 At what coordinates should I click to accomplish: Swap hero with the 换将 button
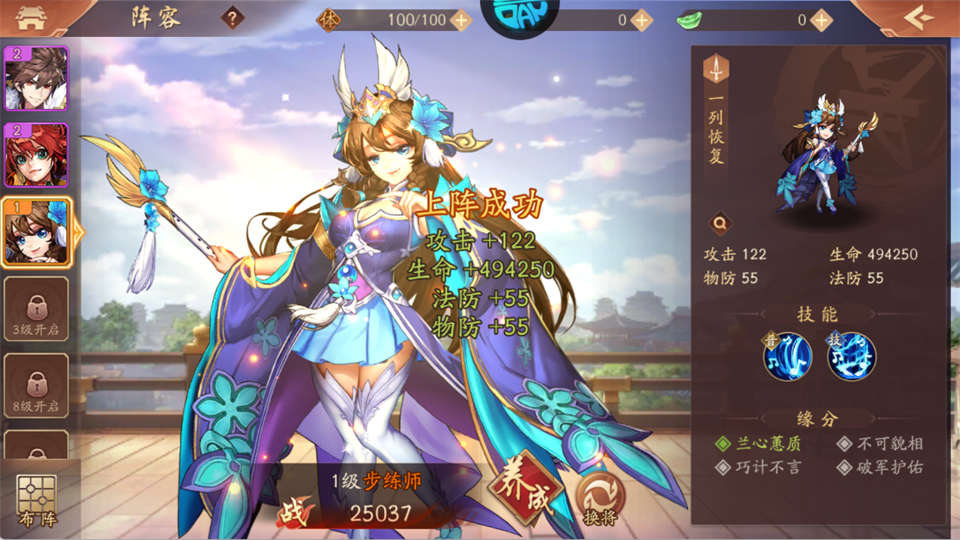pos(600,498)
